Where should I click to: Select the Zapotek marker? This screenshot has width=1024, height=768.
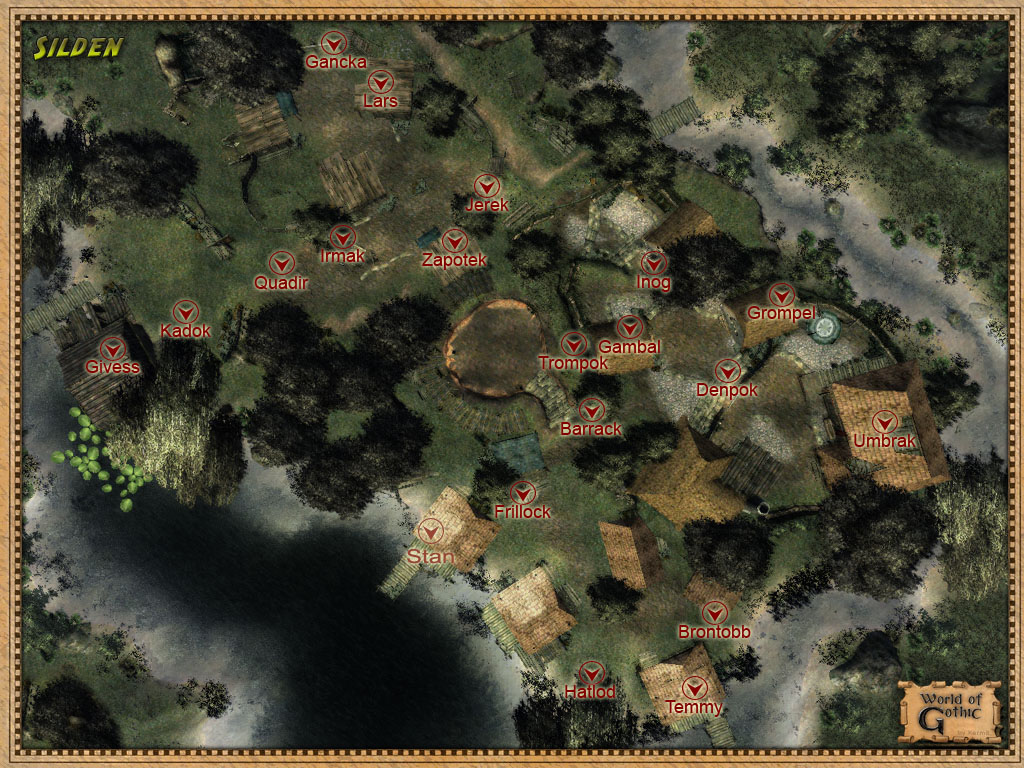pos(454,241)
